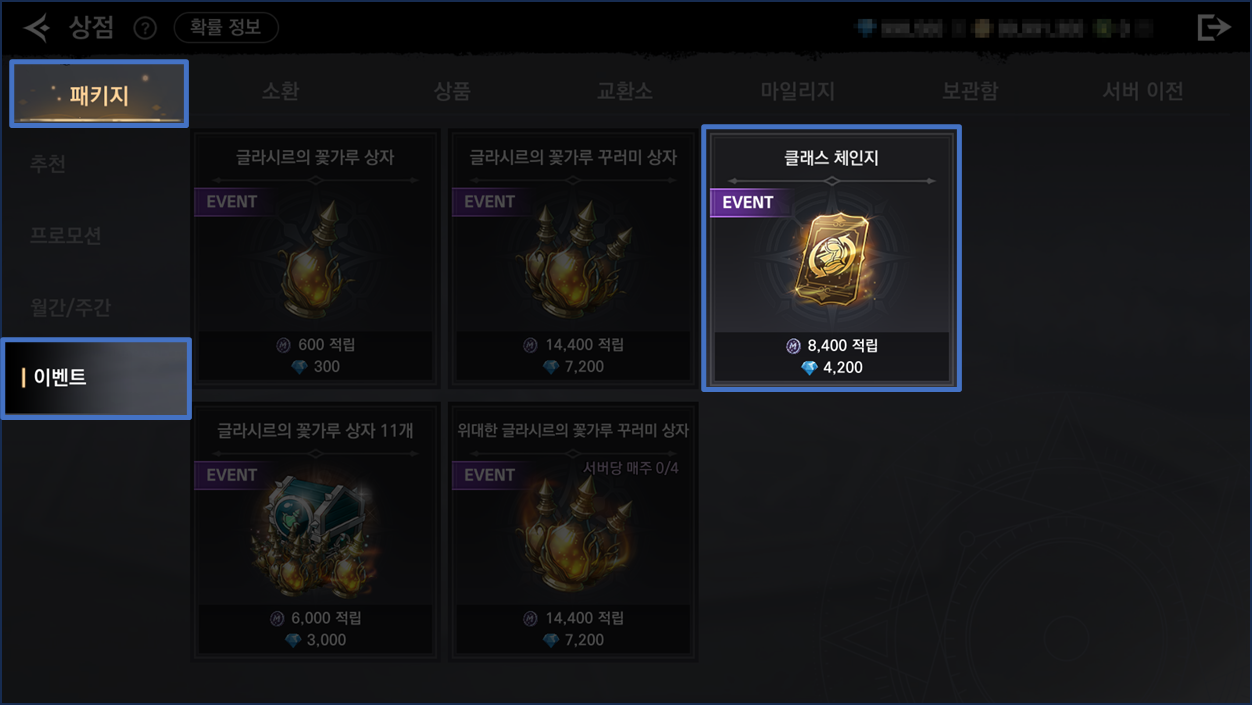Exit the shop via top-right exit icon
This screenshot has width=1252, height=705.
(1213, 28)
